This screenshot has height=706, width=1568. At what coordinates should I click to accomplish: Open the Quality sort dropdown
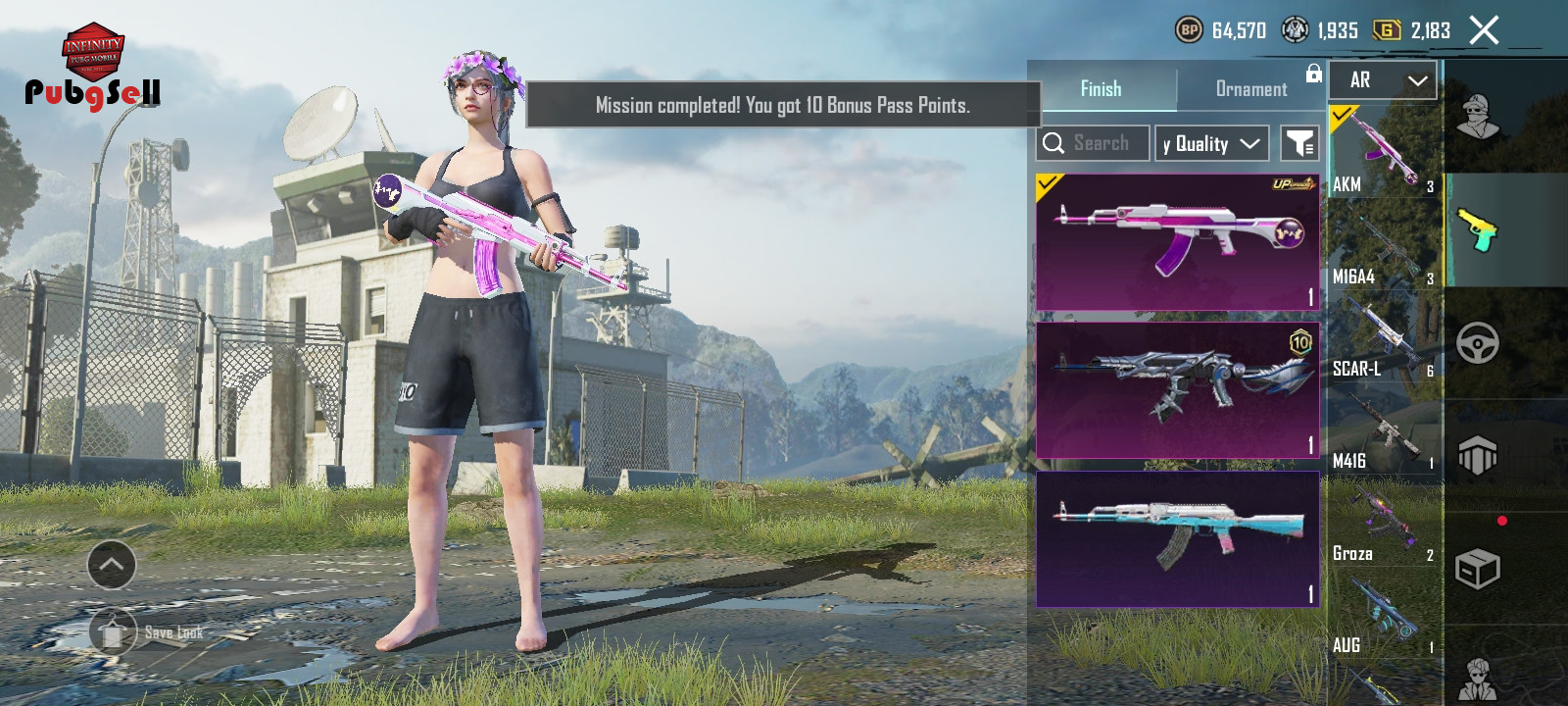tap(1211, 143)
